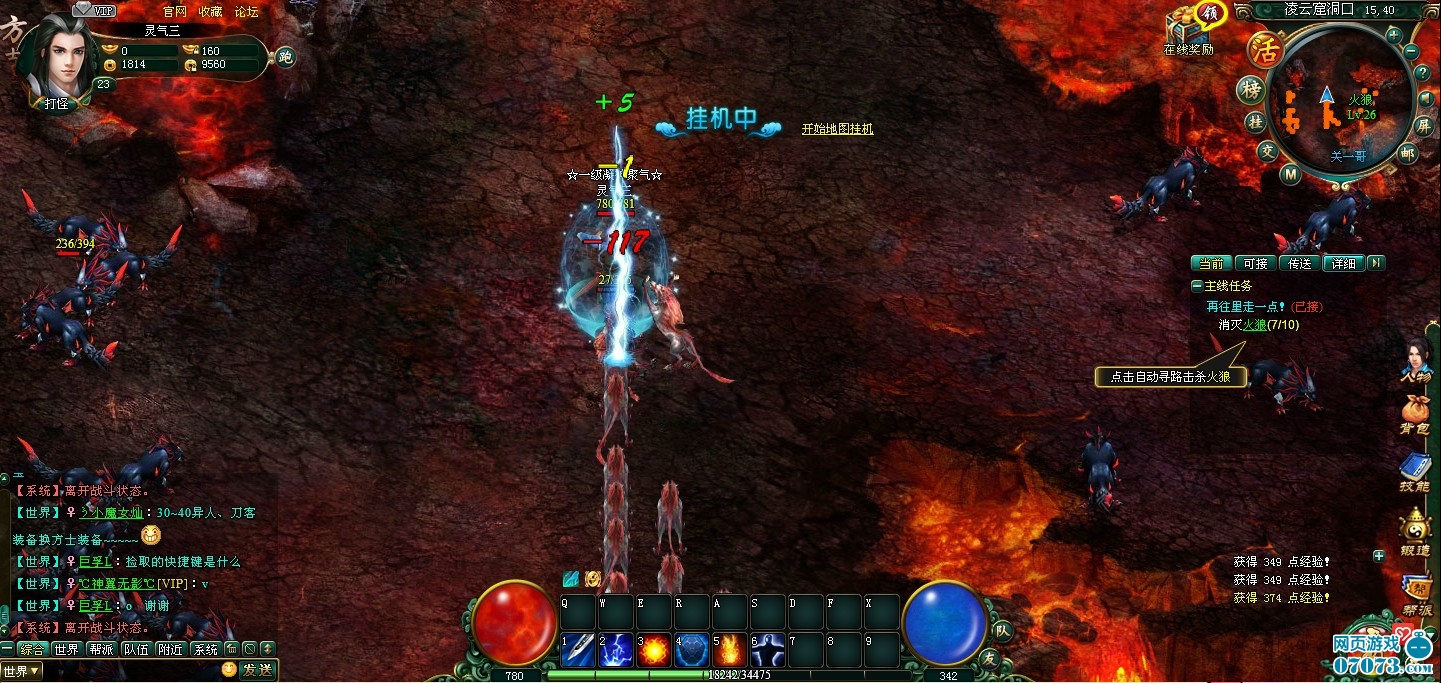Switch to the 可接 quest tab
Image resolution: width=1441 pixels, height=683 pixels.
point(1255,263)
